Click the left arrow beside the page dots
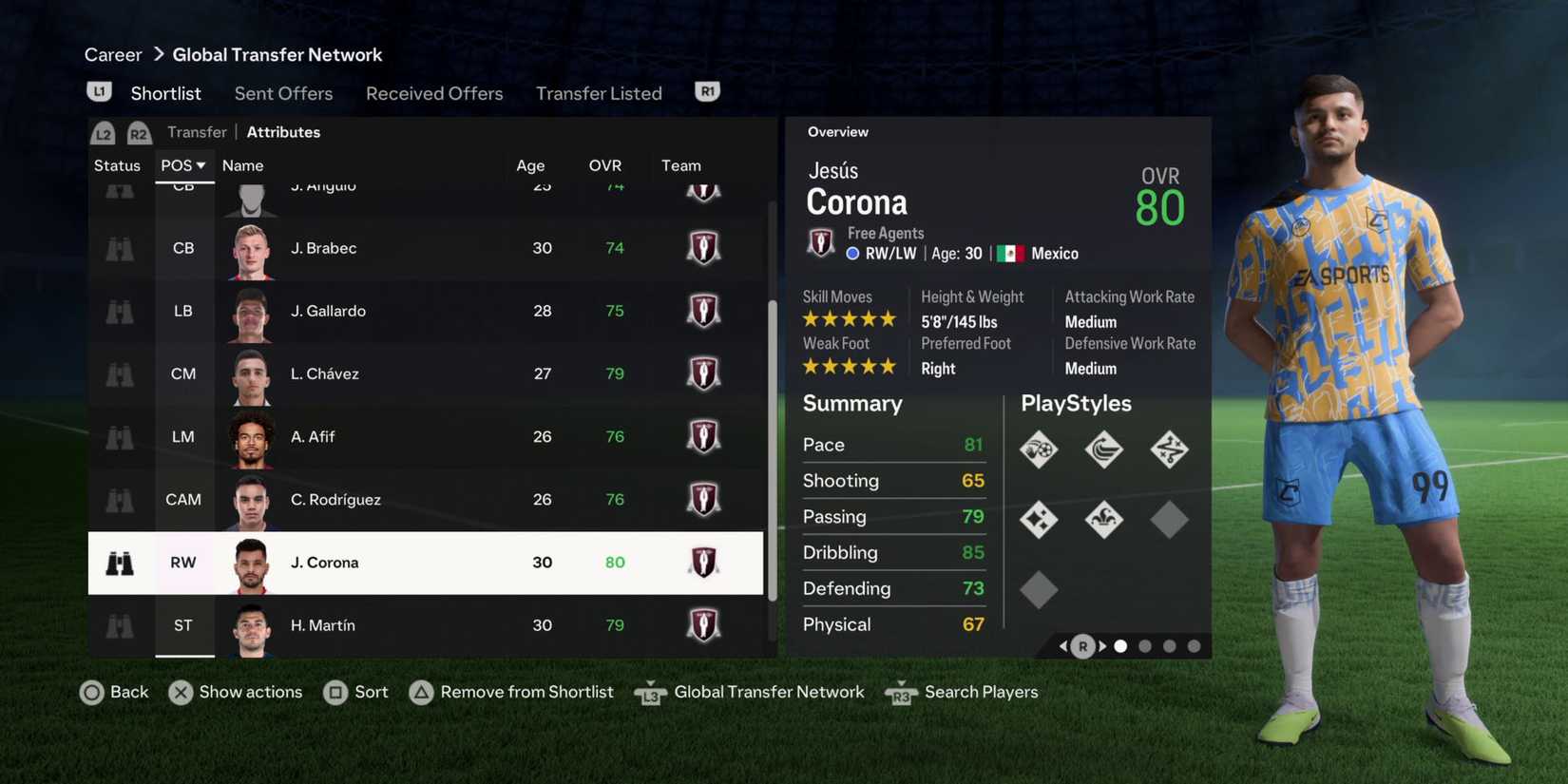 pyautogui.click(x=1063, y=645)
